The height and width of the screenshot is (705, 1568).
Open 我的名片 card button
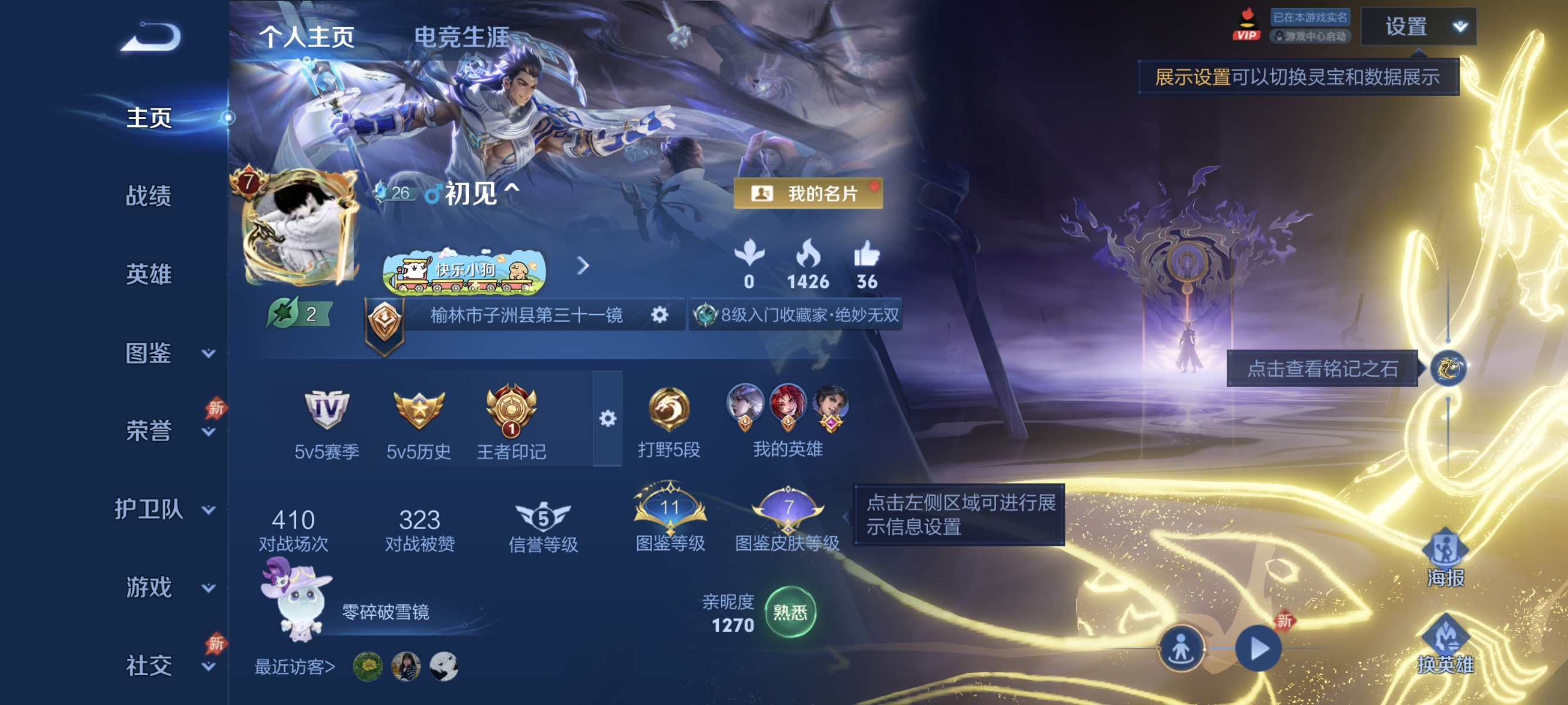point(808,194)
